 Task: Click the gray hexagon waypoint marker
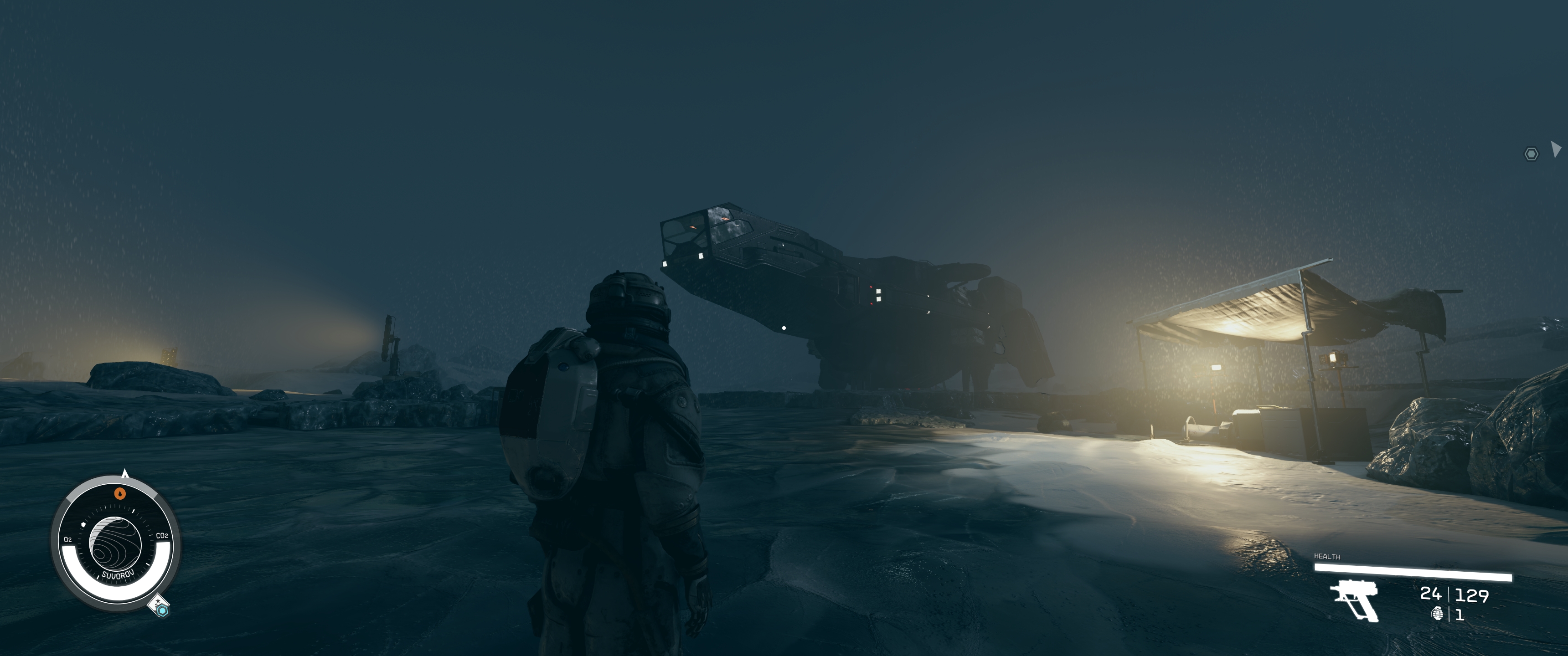[1531, 154]
